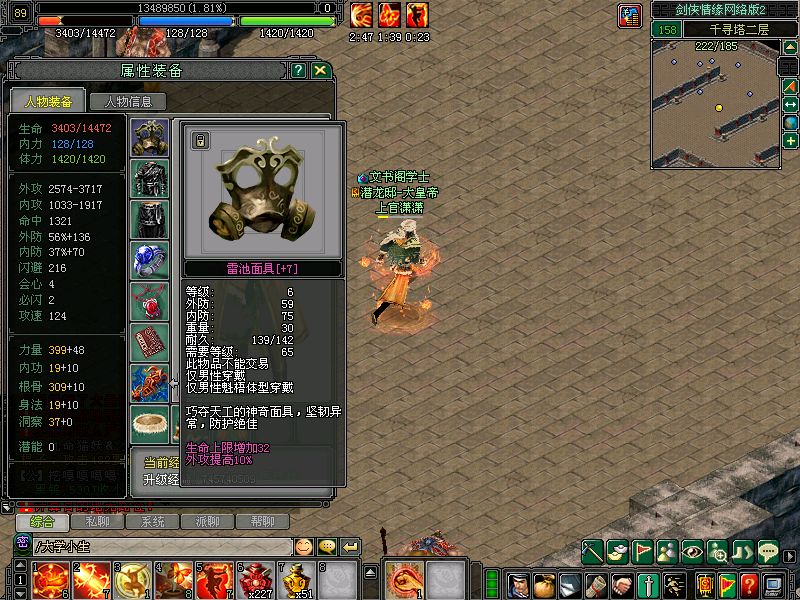The width and height of the screenshot is (800, 600).
Task: Click the handshake trade icon
Action: coord(622,583)
